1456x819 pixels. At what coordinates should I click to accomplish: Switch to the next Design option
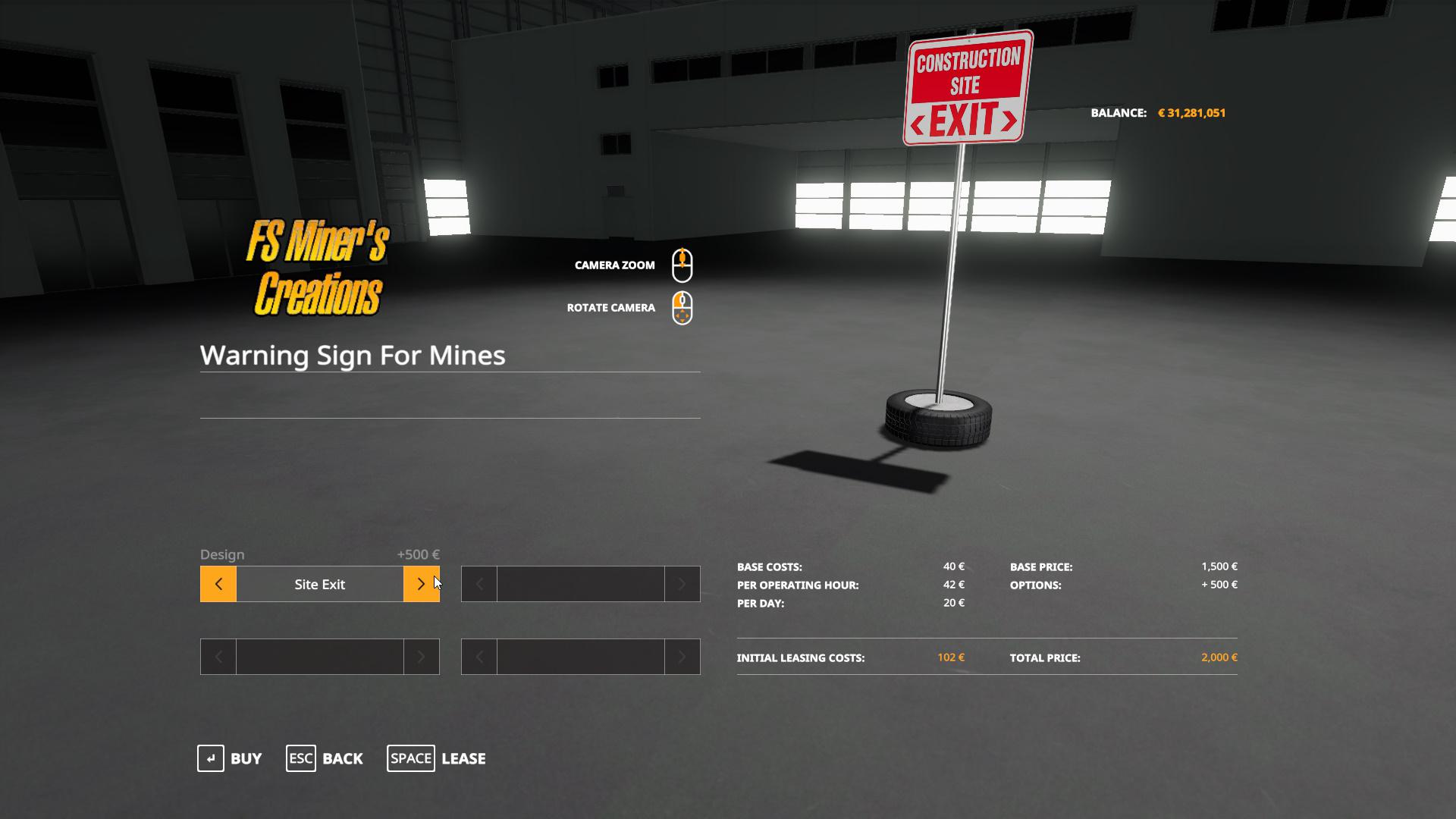click(421, 584)
